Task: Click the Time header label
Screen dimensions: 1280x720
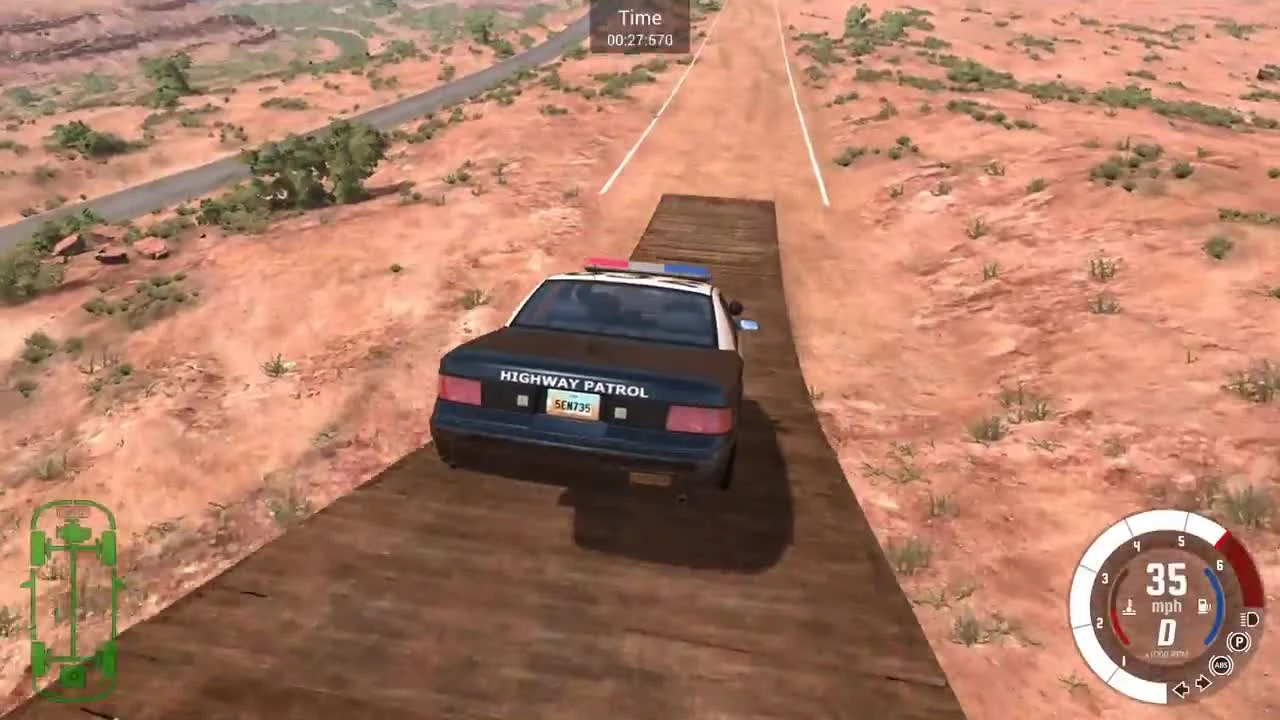Action: click(x=640, y=17)
